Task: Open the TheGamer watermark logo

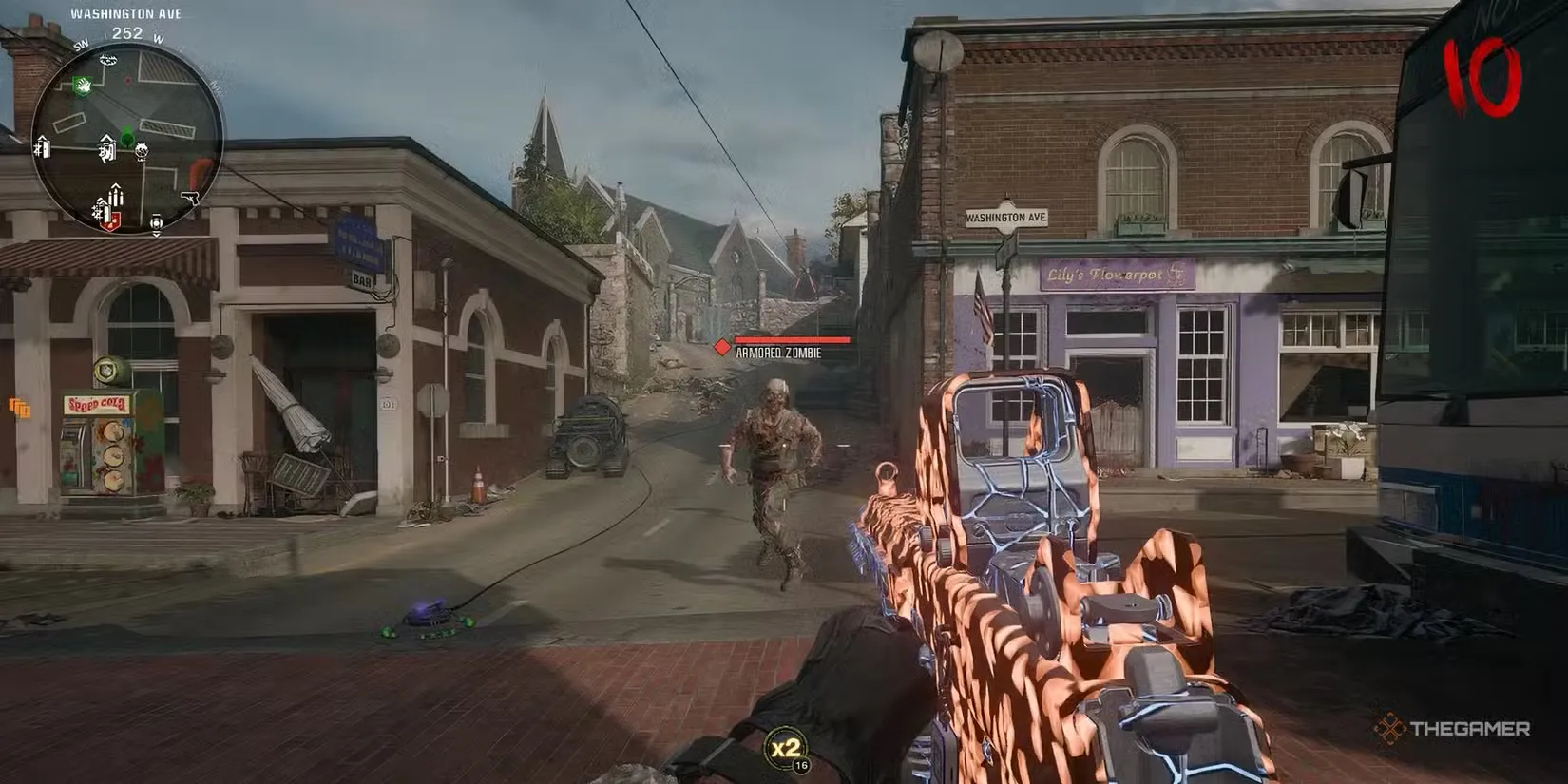Action: click(x=1451, y=729)
